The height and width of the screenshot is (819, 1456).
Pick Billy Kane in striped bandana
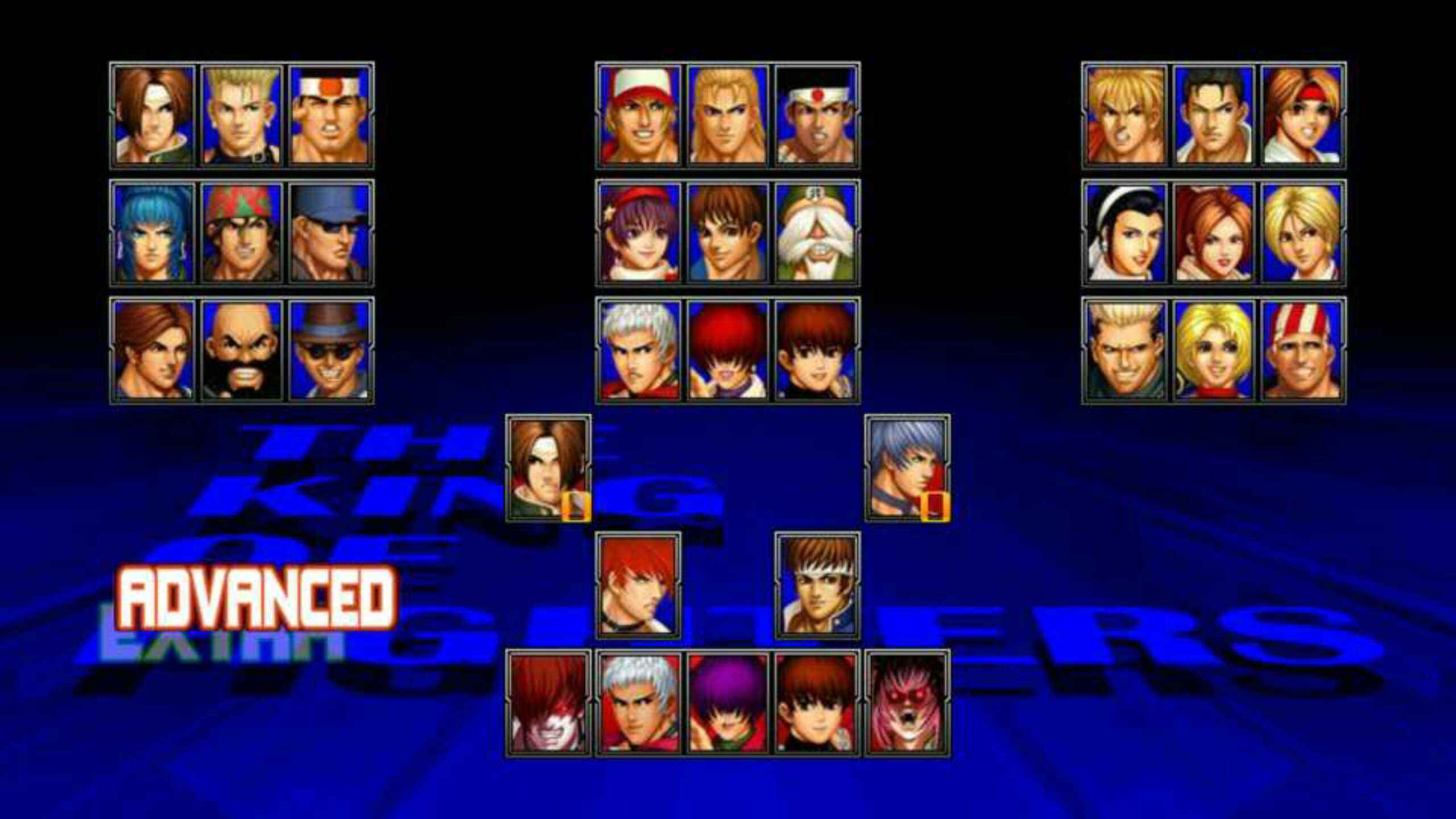(1302, 350)
